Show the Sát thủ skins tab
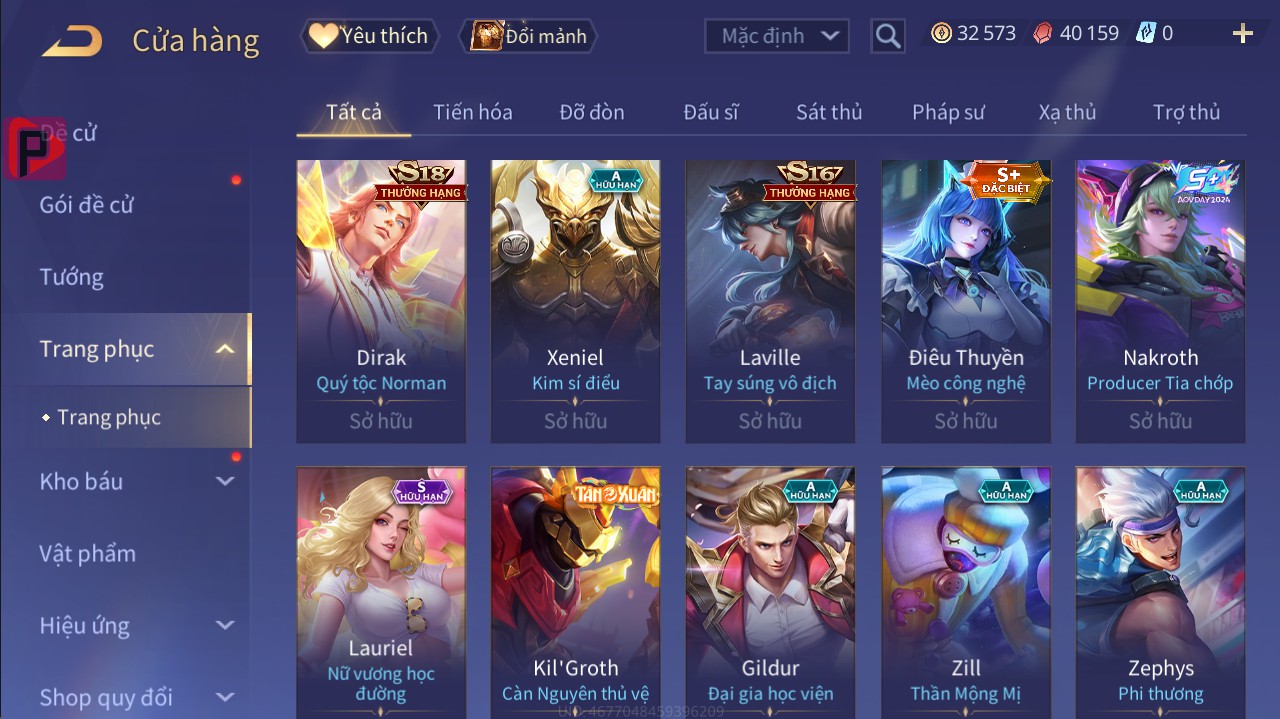The height and width of the screenshot is (719, 1280). tap(829, 112)
